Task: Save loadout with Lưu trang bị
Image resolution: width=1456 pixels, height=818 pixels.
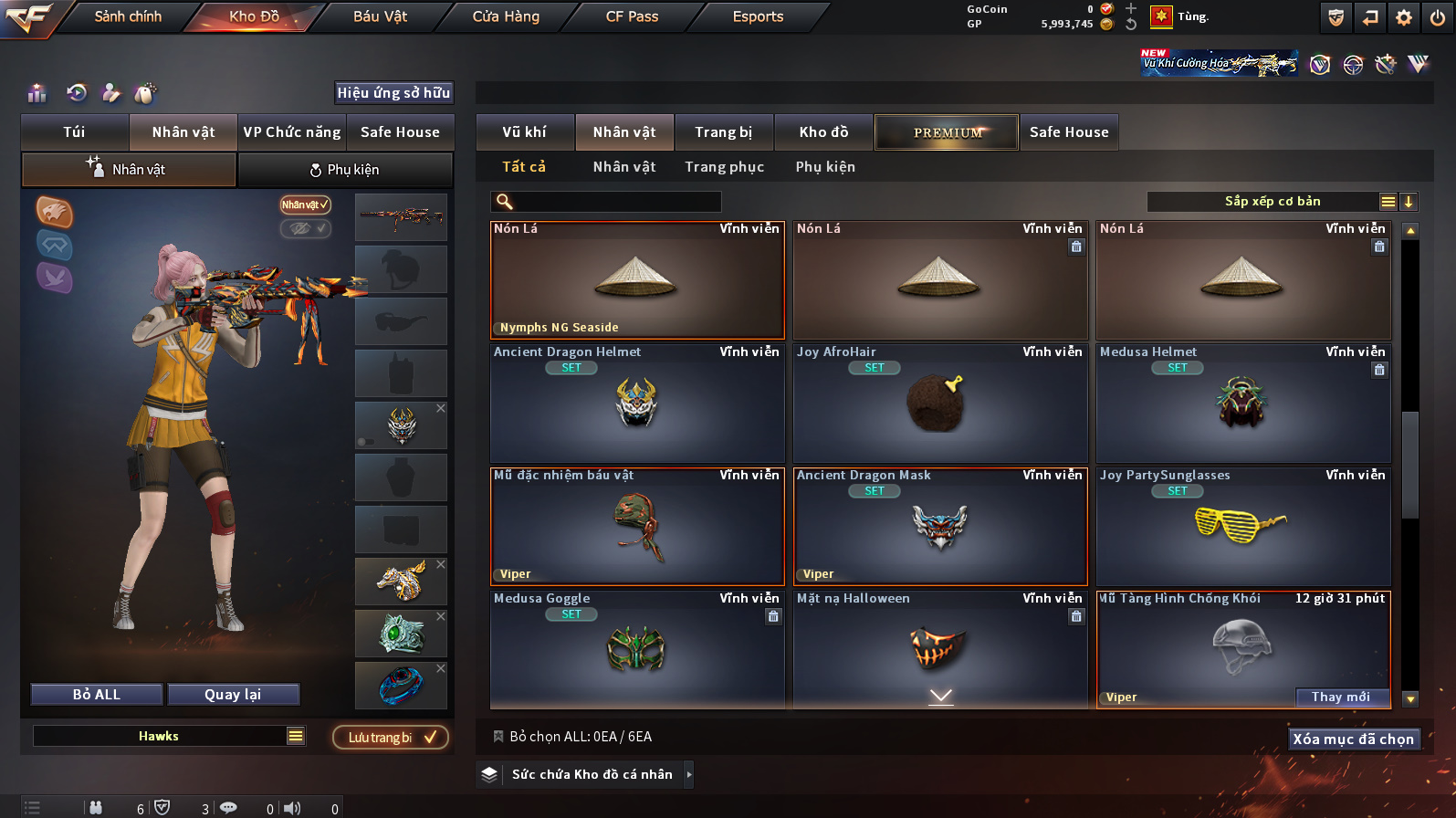Action: point(391,738)
